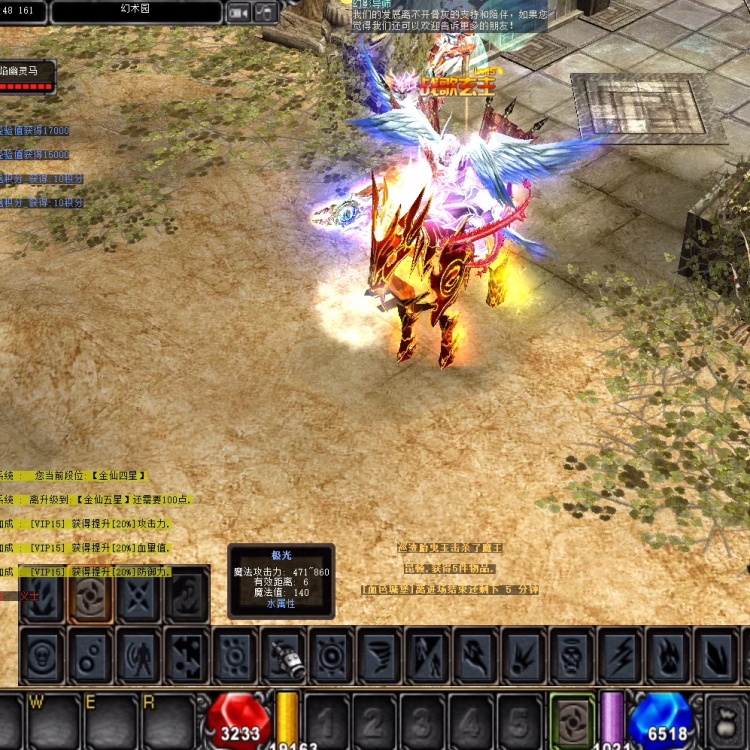750x750 pixels.
Task: Activate the crossed blades skill icon
Action: (138, 598)
